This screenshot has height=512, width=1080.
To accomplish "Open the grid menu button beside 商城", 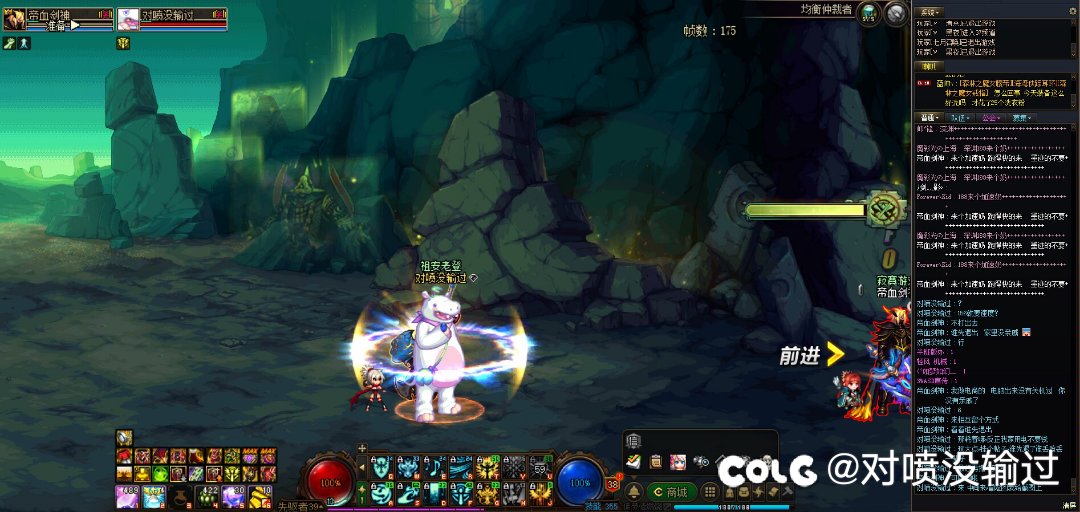I will click(709, 492).
